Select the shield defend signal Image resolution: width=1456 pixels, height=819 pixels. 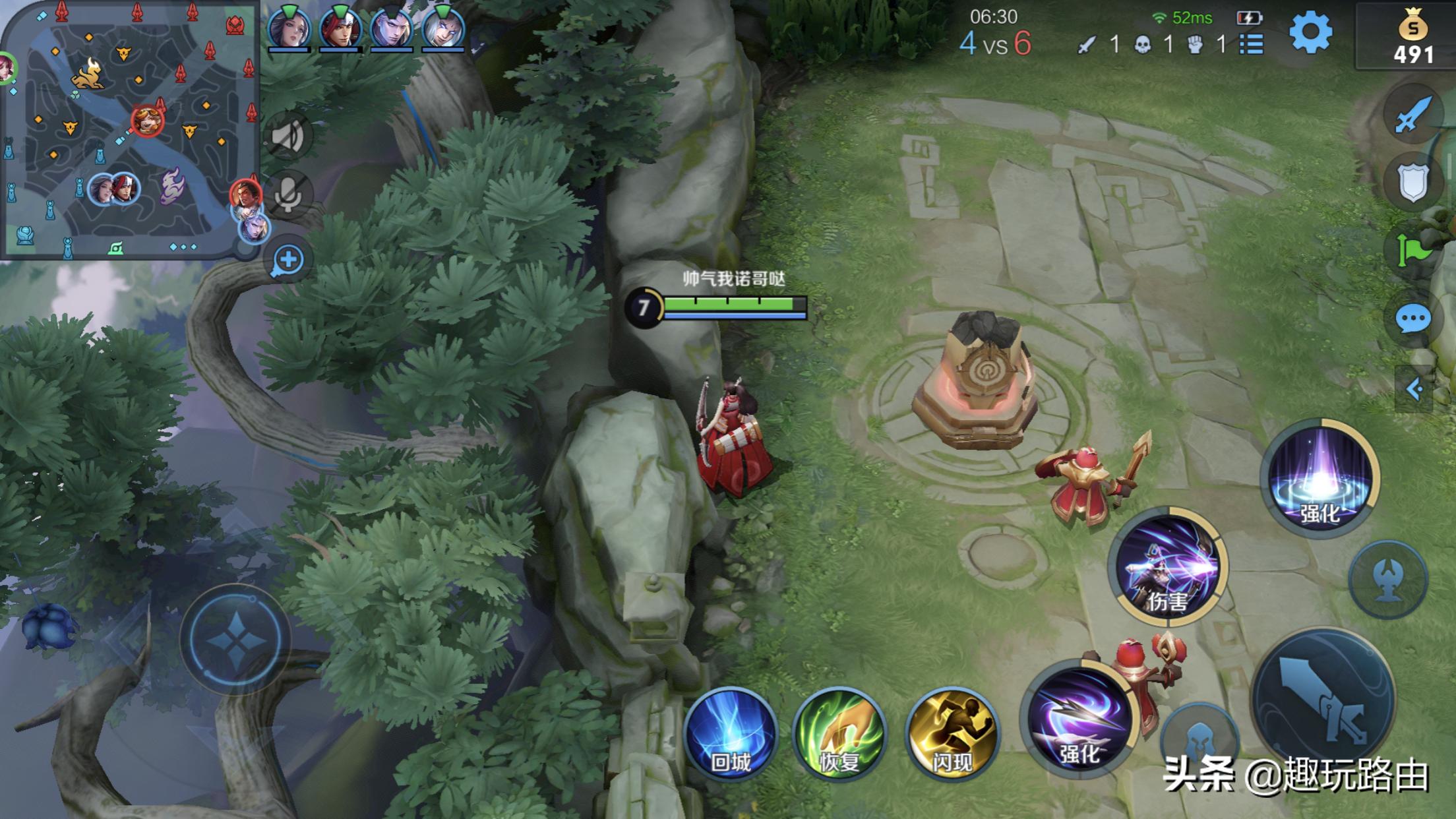click(1412, 183)
